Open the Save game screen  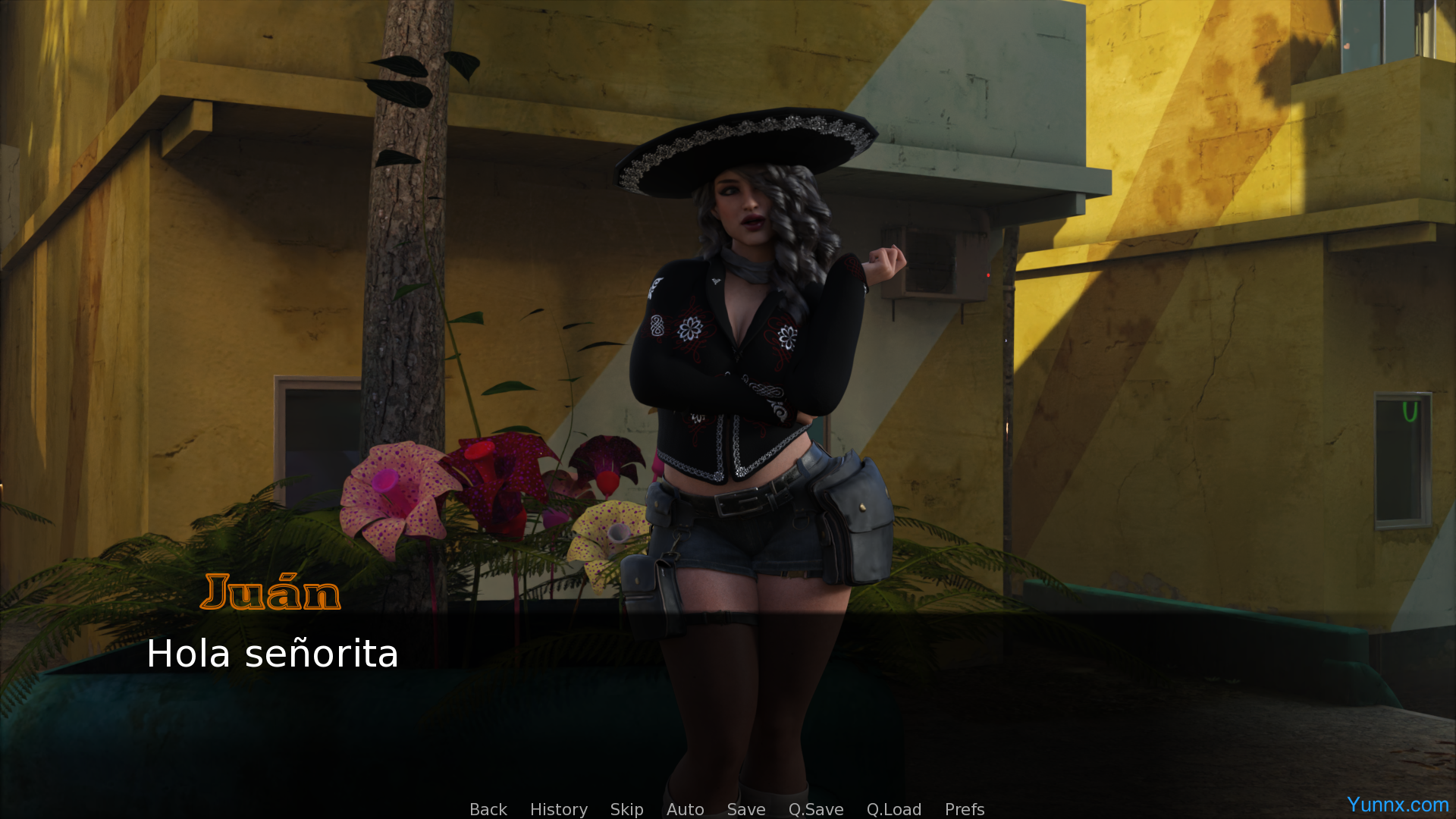(745, 809)
